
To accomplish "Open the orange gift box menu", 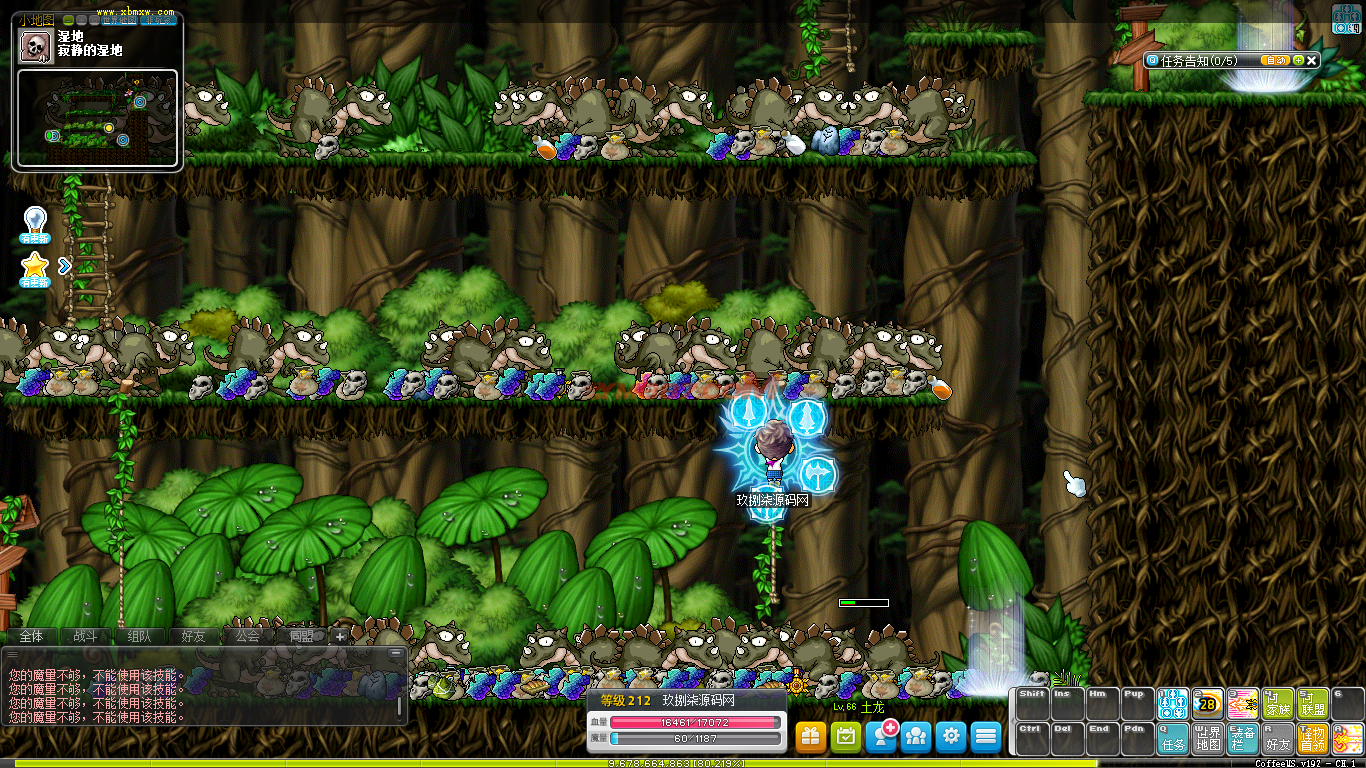I will (x=811, y=737).
